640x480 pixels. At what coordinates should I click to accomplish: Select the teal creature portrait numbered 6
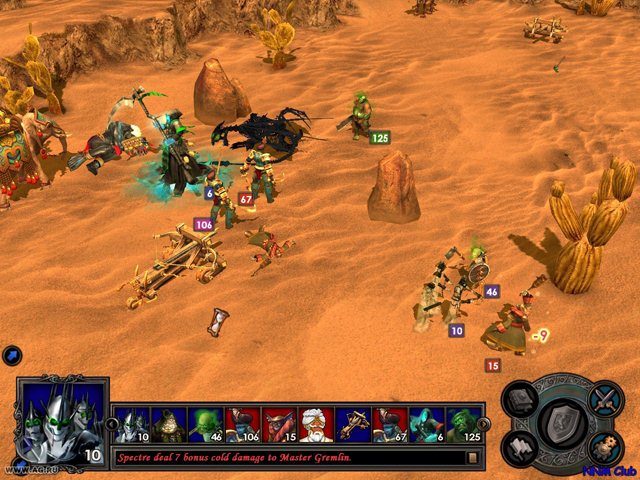pos(428,425)
